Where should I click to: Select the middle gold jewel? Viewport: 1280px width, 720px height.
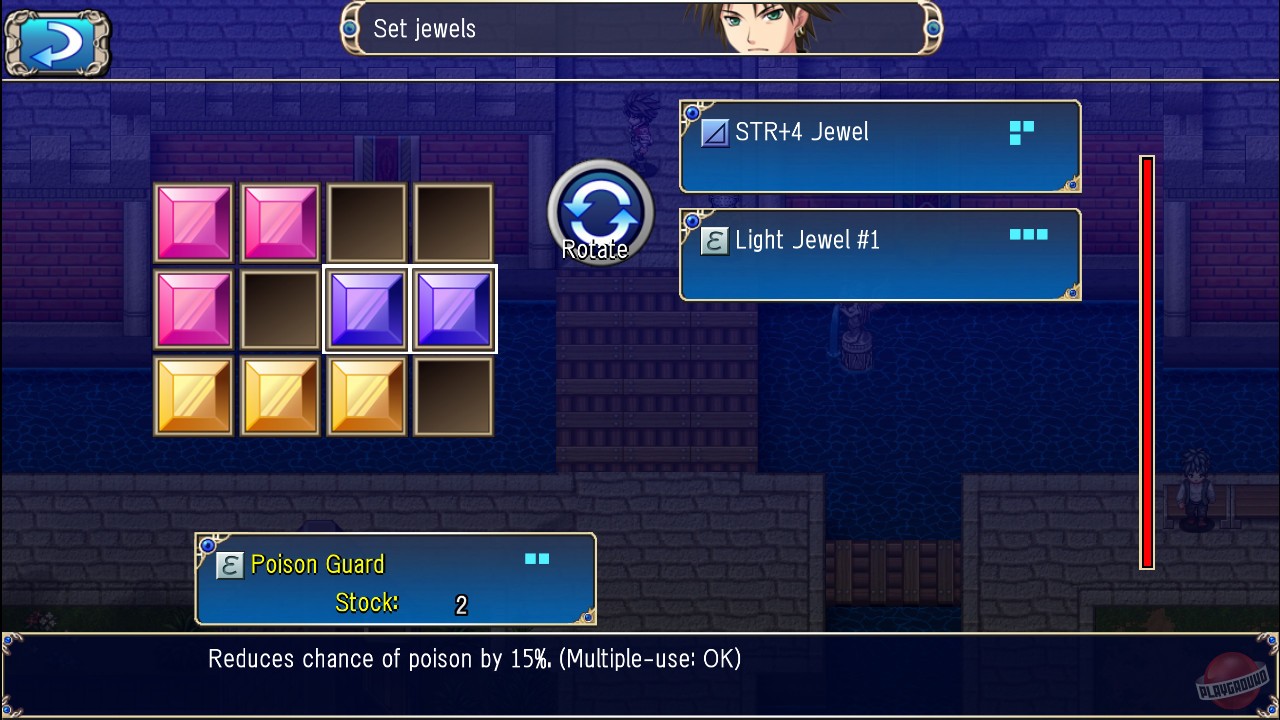point(280,394)
